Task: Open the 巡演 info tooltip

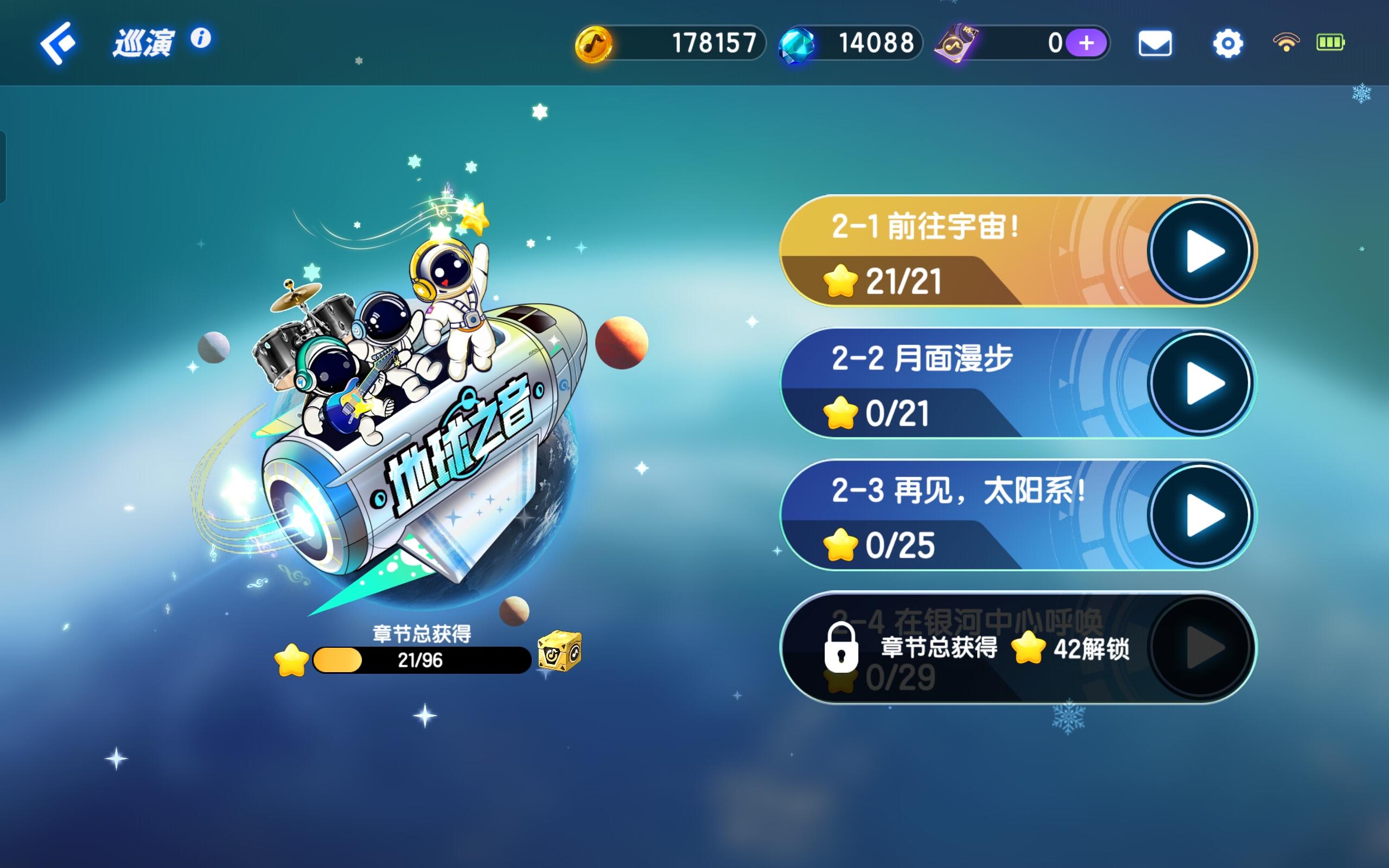Action: click(200, 39)
